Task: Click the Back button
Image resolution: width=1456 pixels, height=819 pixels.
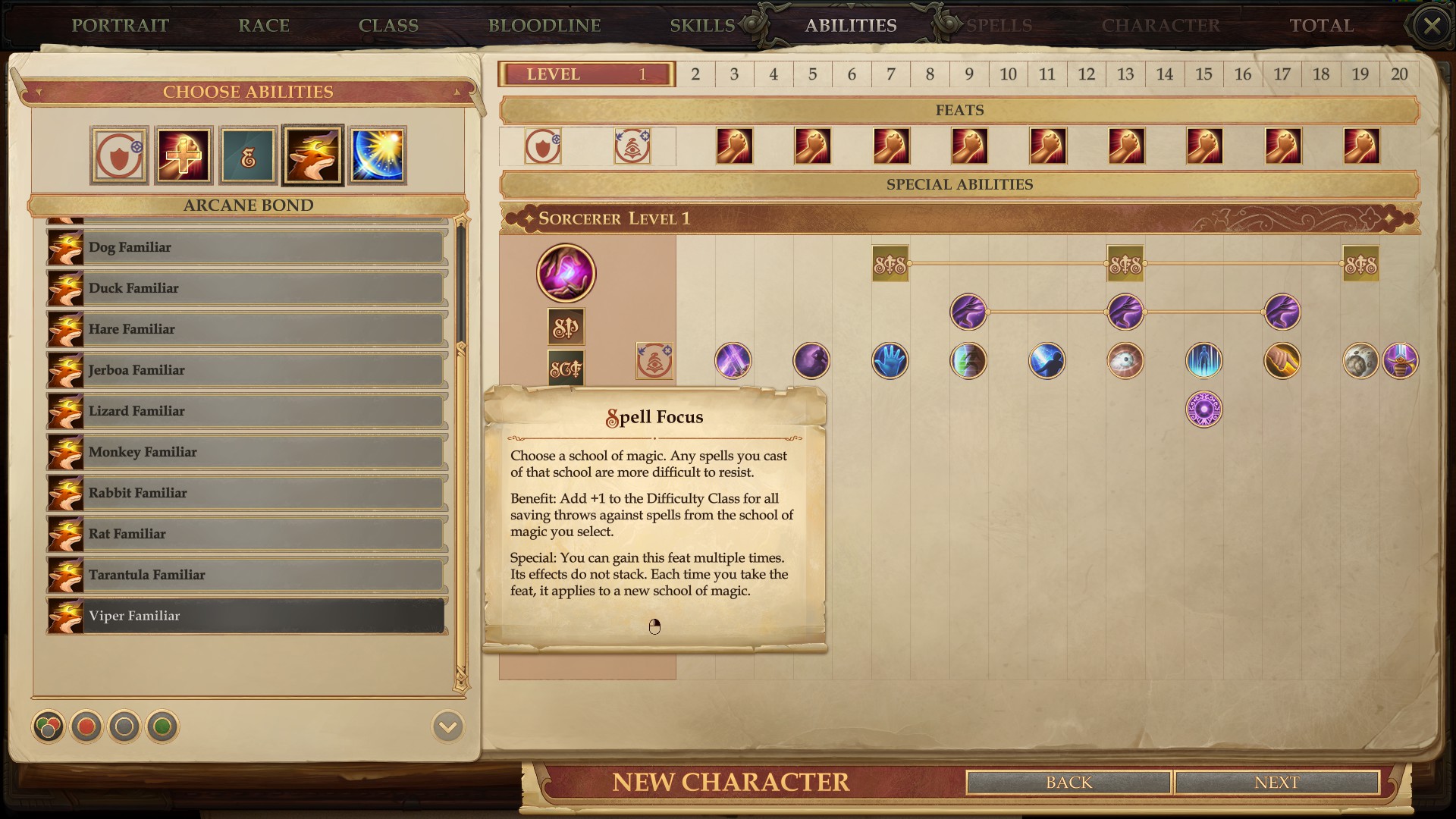Action: click(1068, 783)
